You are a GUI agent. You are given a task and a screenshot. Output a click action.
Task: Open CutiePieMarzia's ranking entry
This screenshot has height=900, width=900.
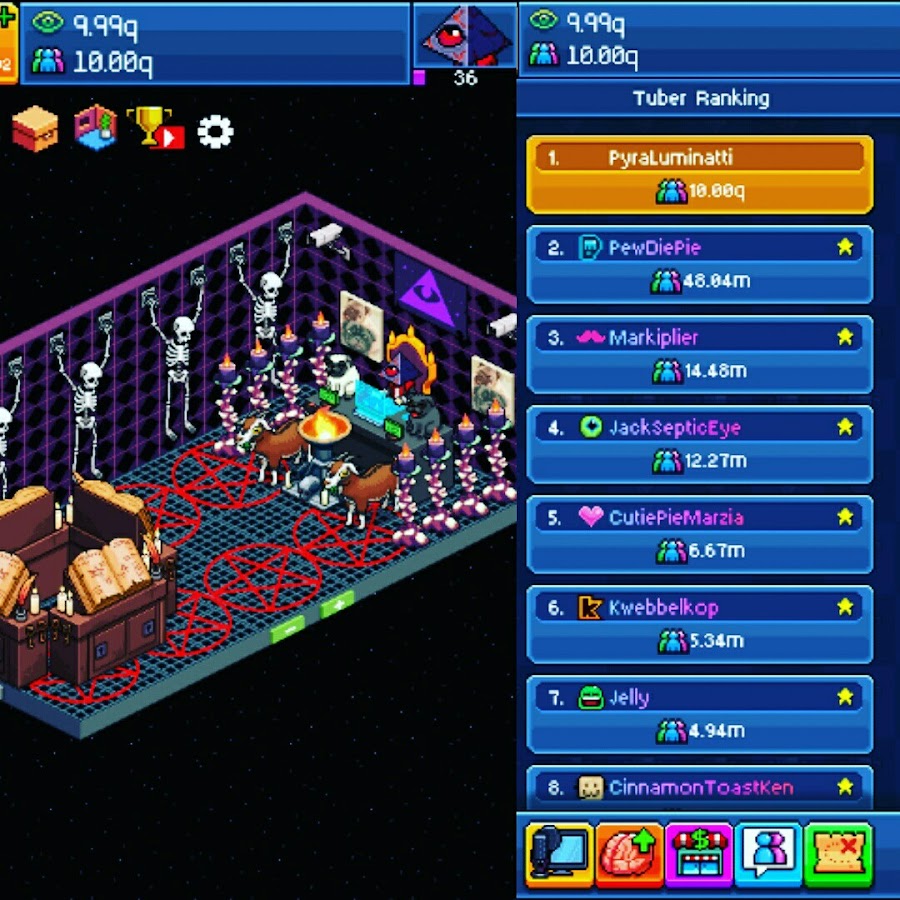[x=699, y=534]
